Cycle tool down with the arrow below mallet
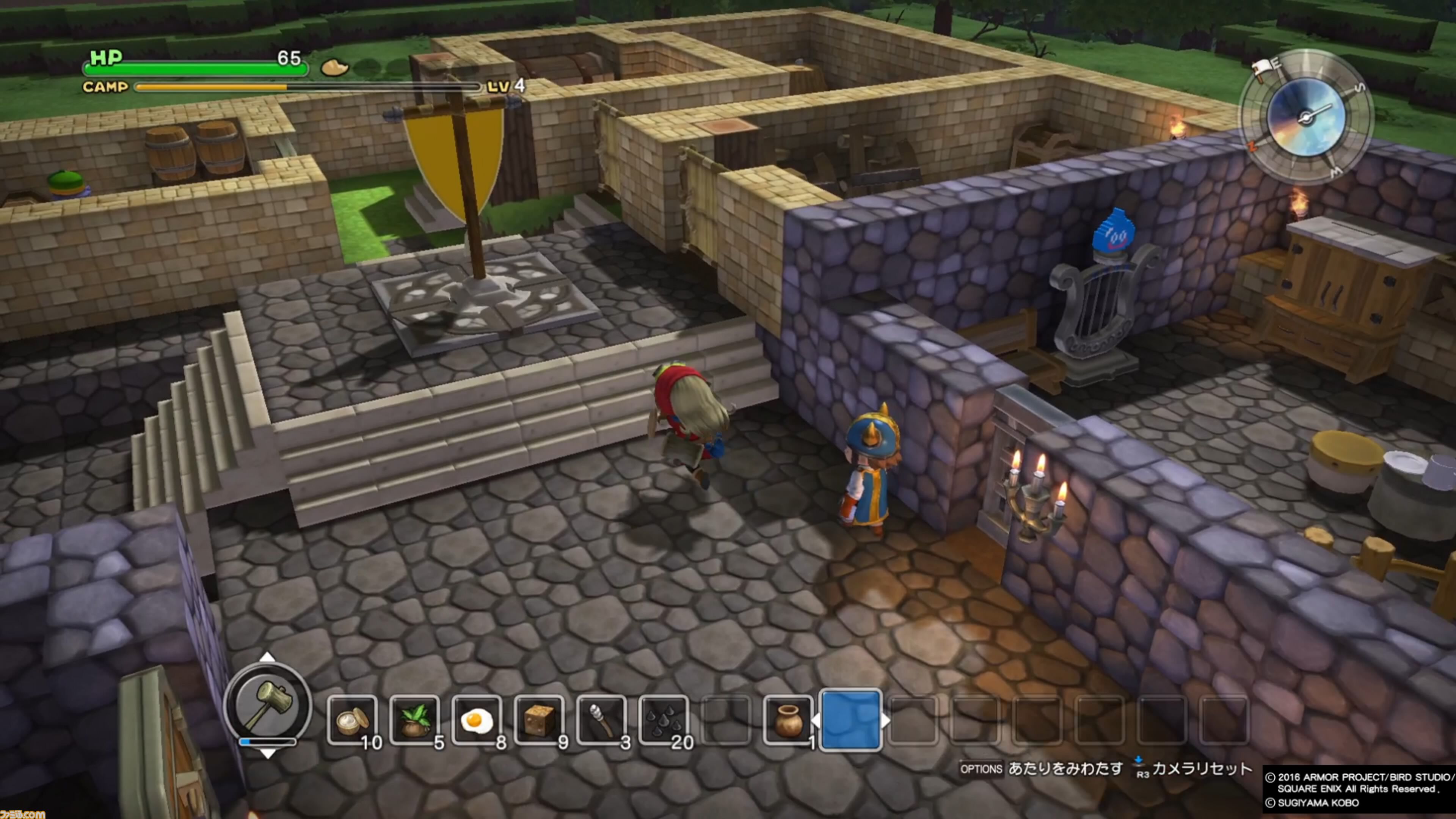 pos(267,754)
